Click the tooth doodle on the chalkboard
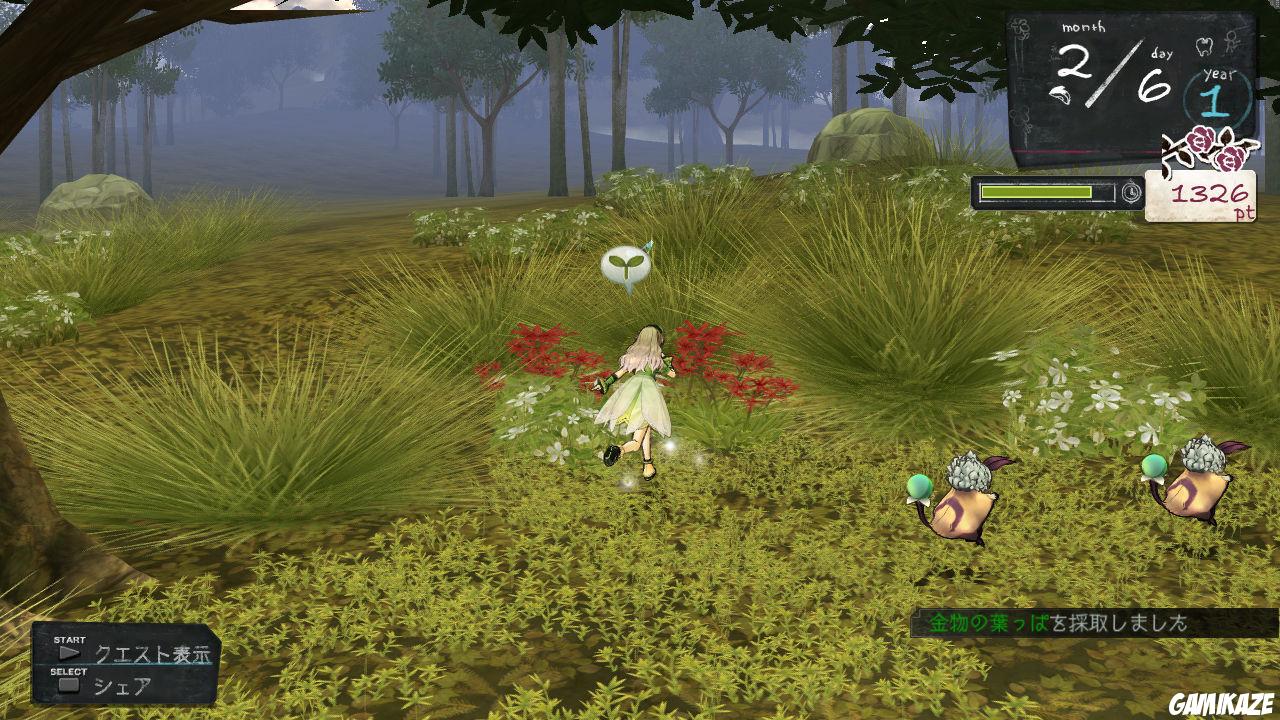1280x720 pixels. 1204,46
